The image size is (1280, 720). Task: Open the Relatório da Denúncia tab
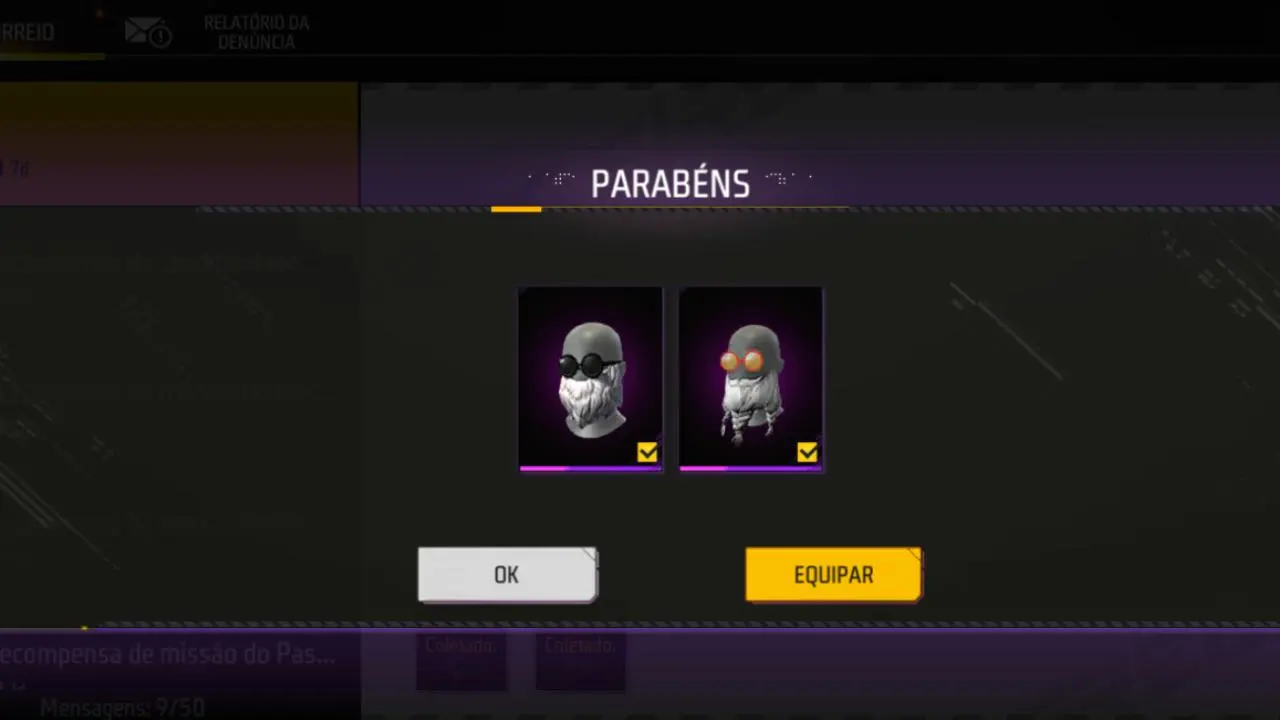pyautogui.click(x=255, y=32)
